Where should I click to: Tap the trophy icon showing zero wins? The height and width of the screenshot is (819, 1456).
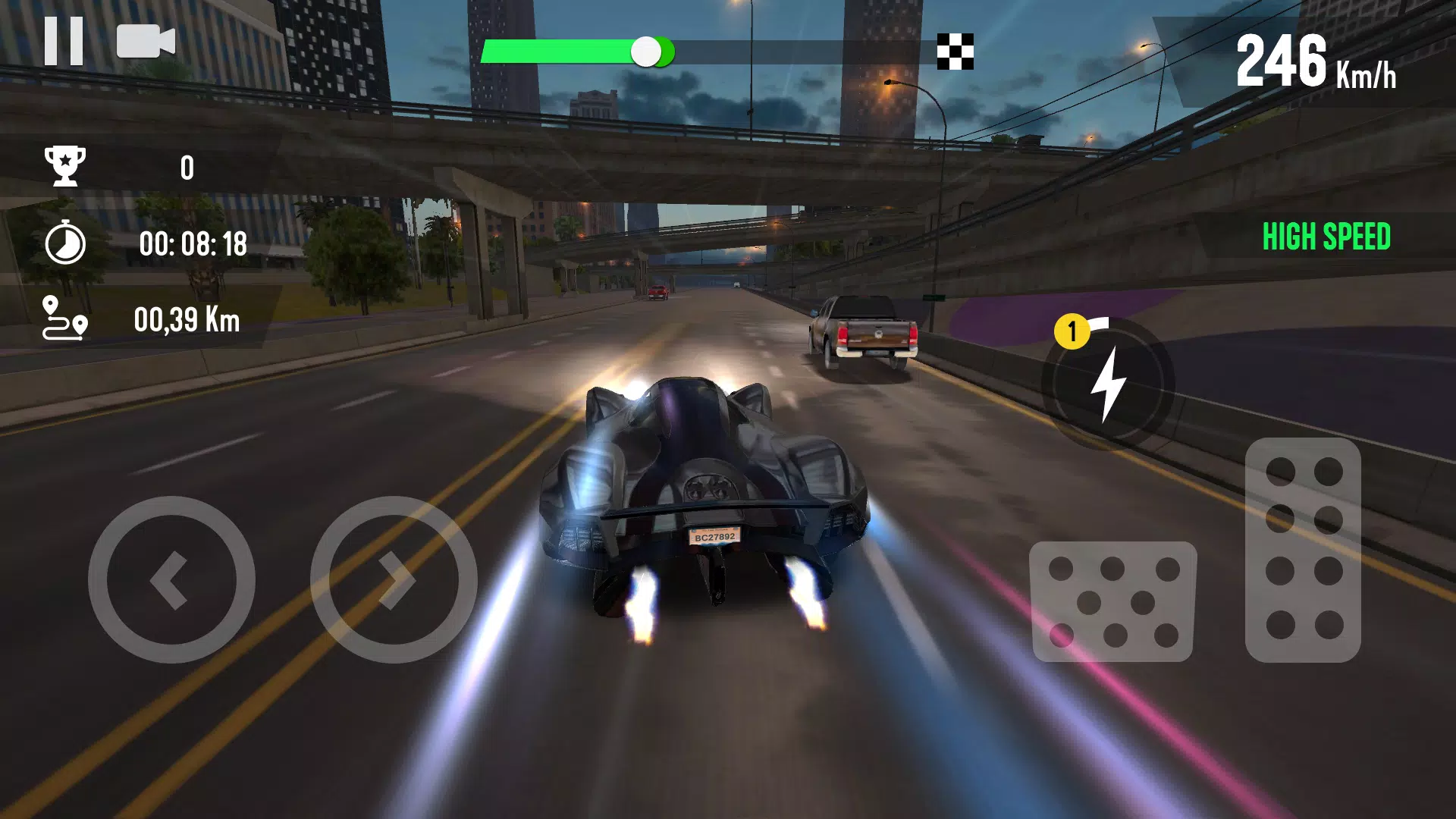tap(67, 167)
